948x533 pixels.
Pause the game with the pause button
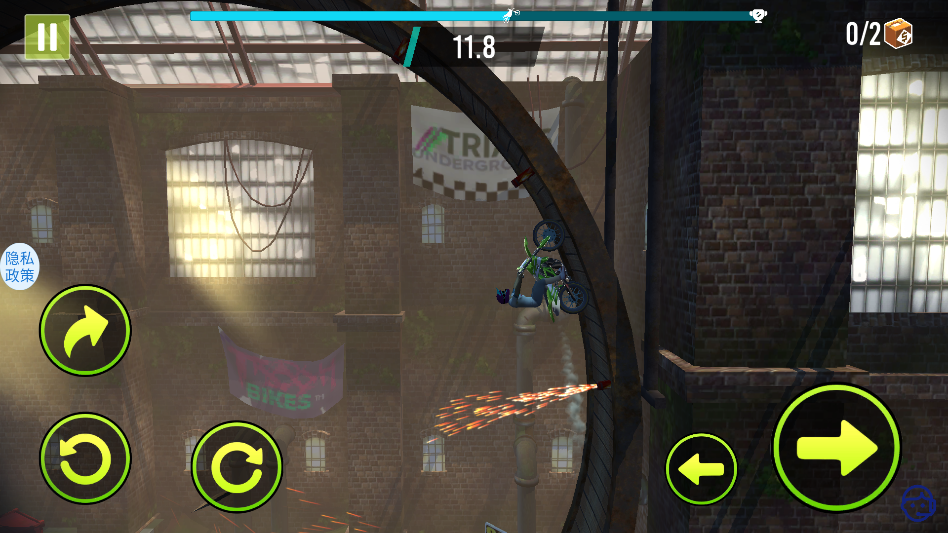pos(46,37)
